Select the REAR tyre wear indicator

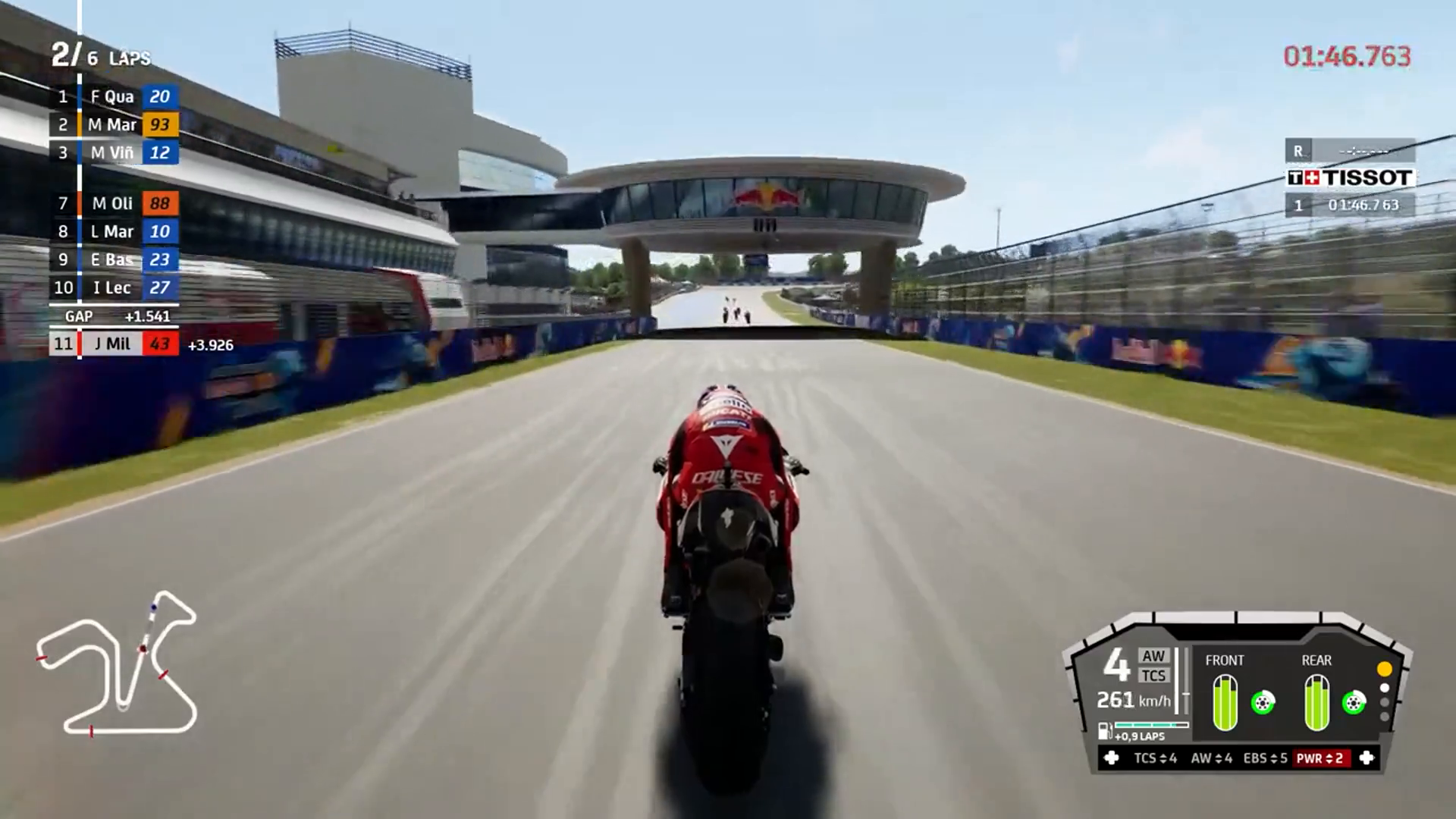1317,702
